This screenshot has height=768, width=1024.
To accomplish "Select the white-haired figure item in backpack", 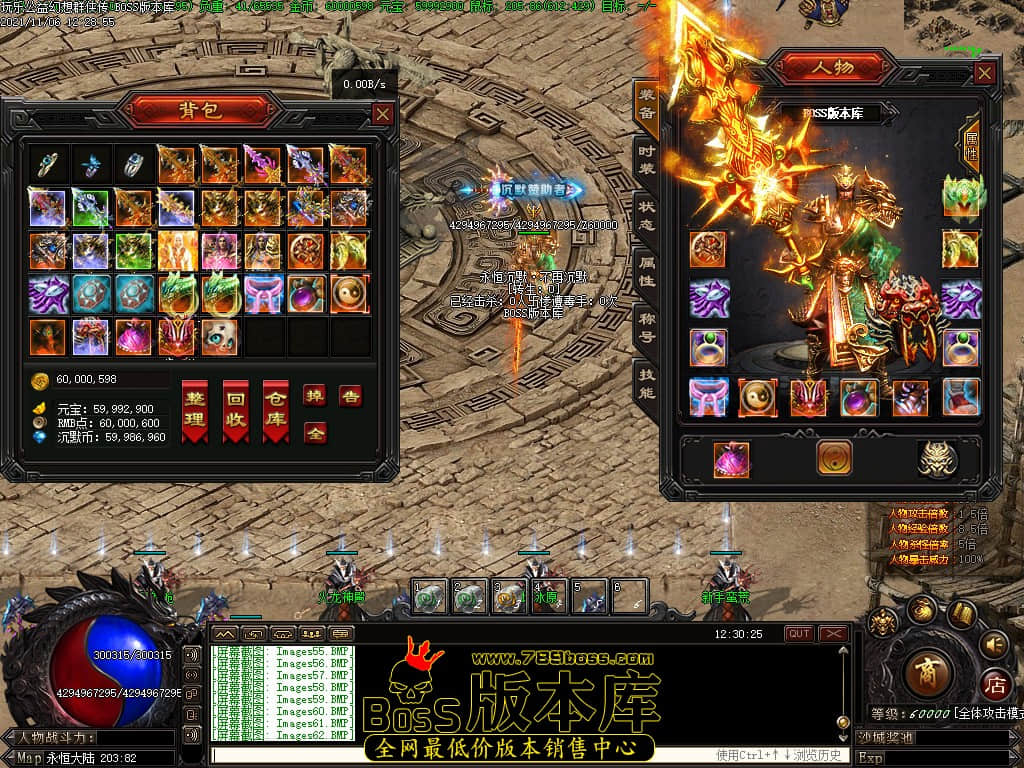I will pos(175,251).
